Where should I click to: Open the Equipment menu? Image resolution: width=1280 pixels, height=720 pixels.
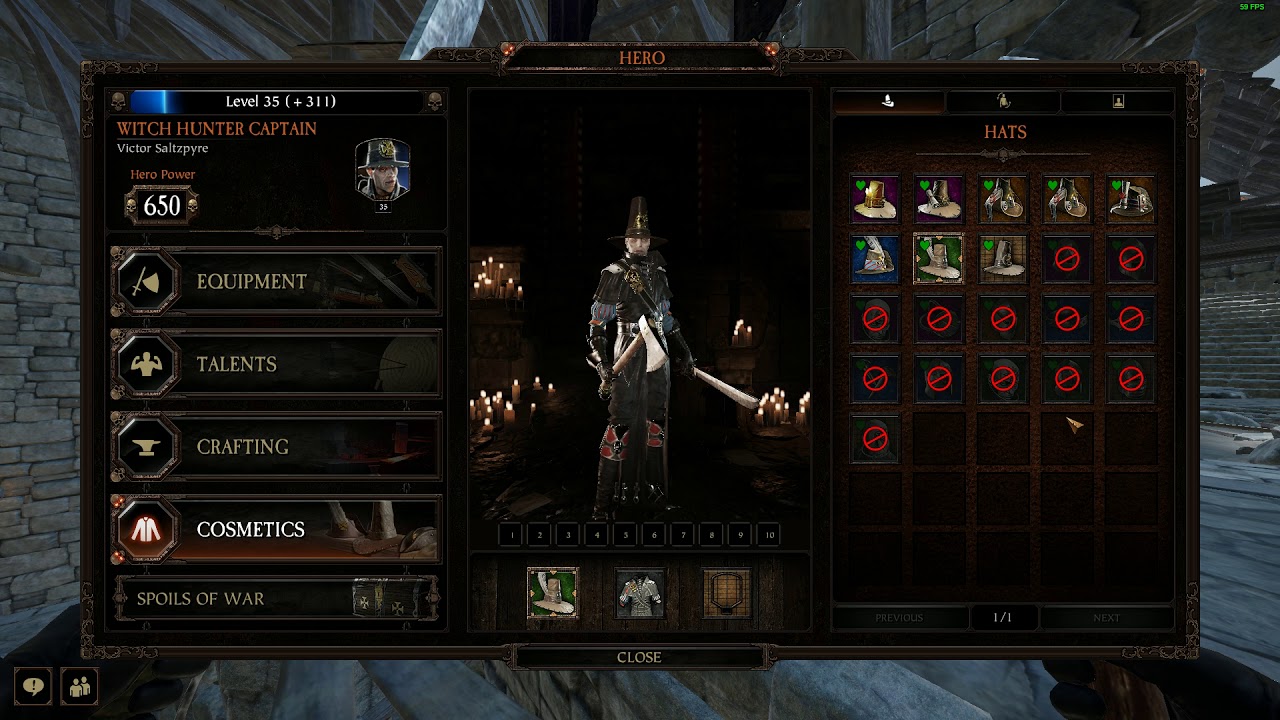point(276,282)
